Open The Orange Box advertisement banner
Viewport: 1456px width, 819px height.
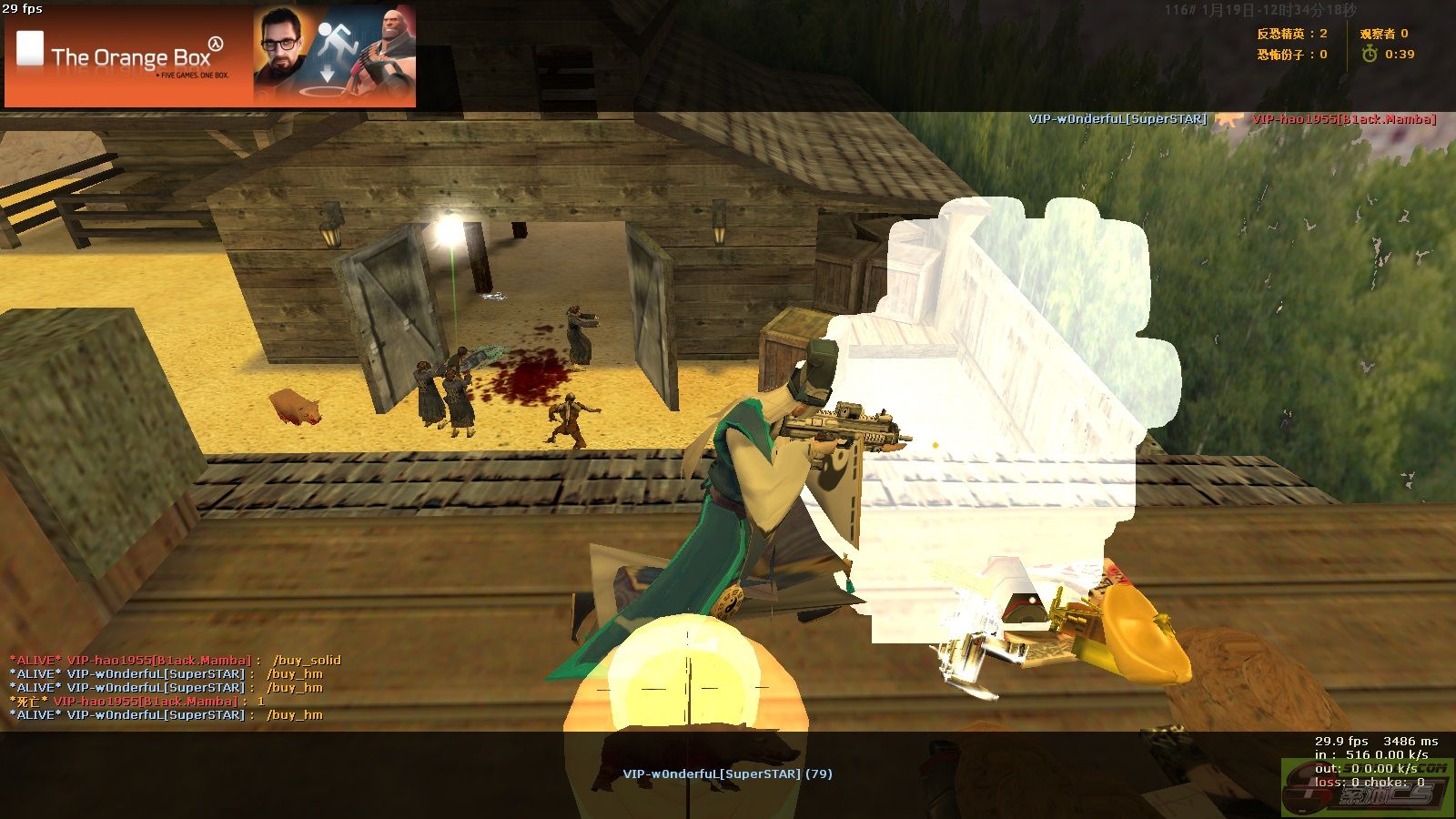[210, 56]
